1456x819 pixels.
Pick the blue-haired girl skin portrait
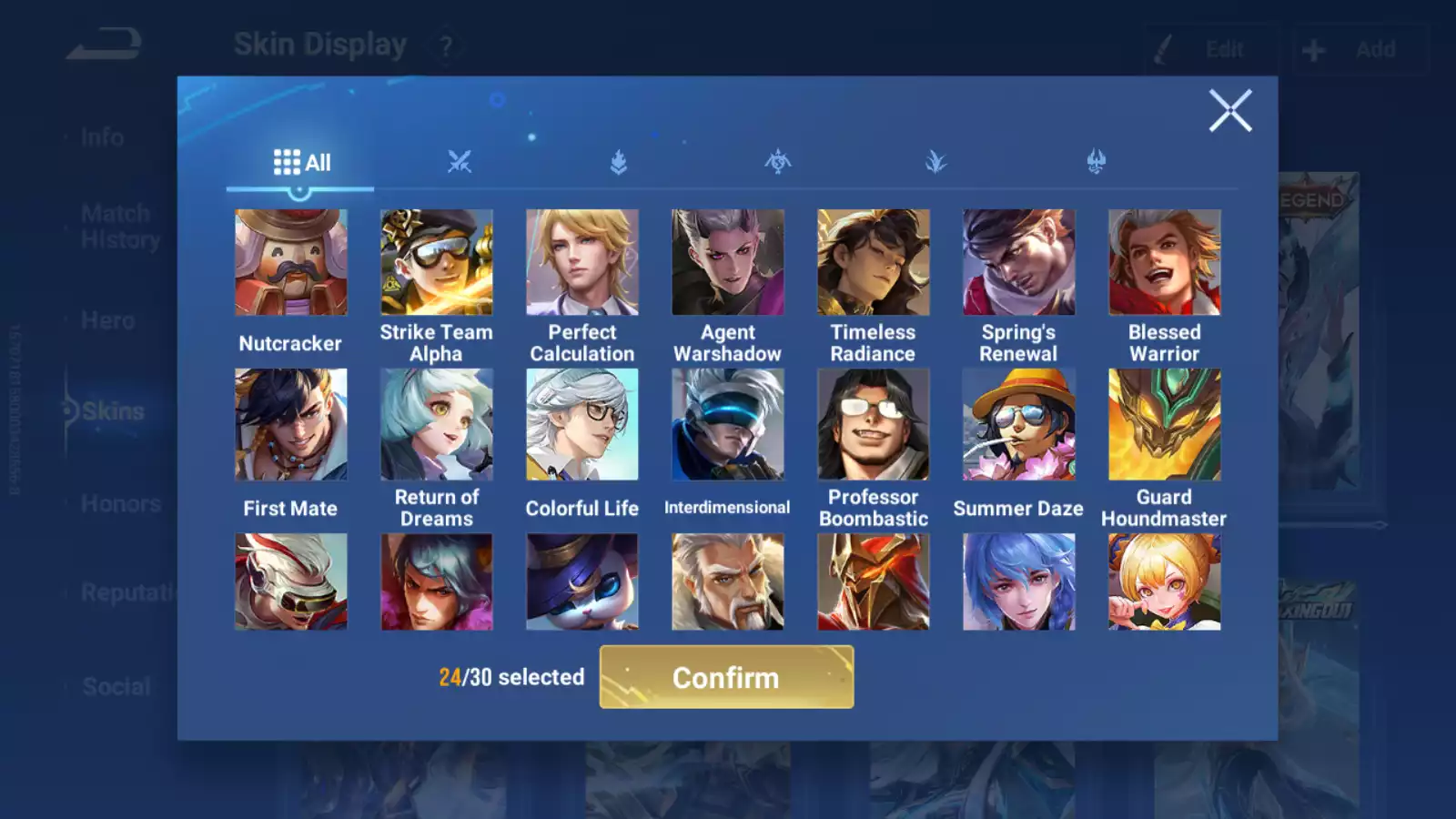tap(1018, 581)
